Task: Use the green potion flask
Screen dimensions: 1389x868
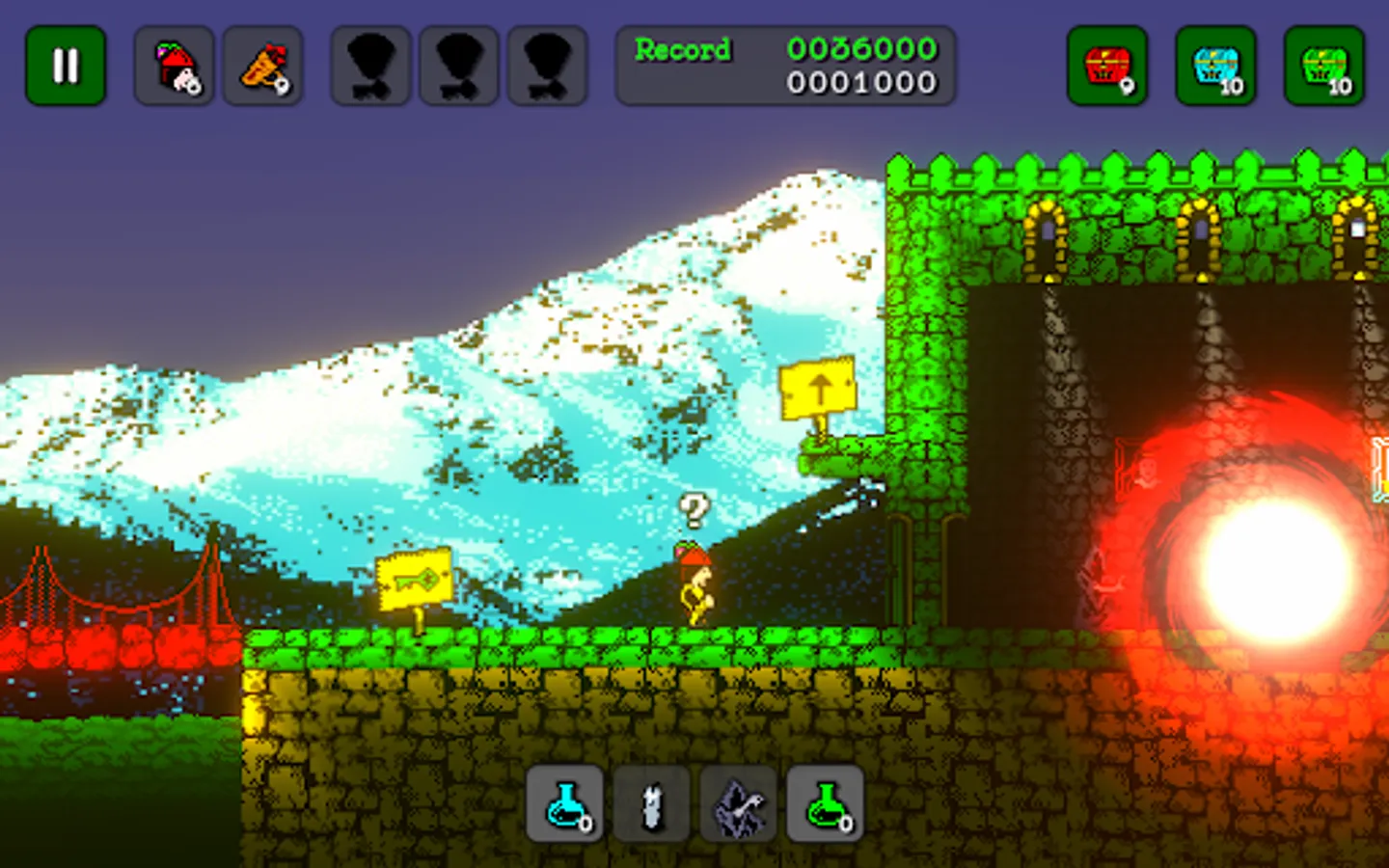Action: [826, 804]
